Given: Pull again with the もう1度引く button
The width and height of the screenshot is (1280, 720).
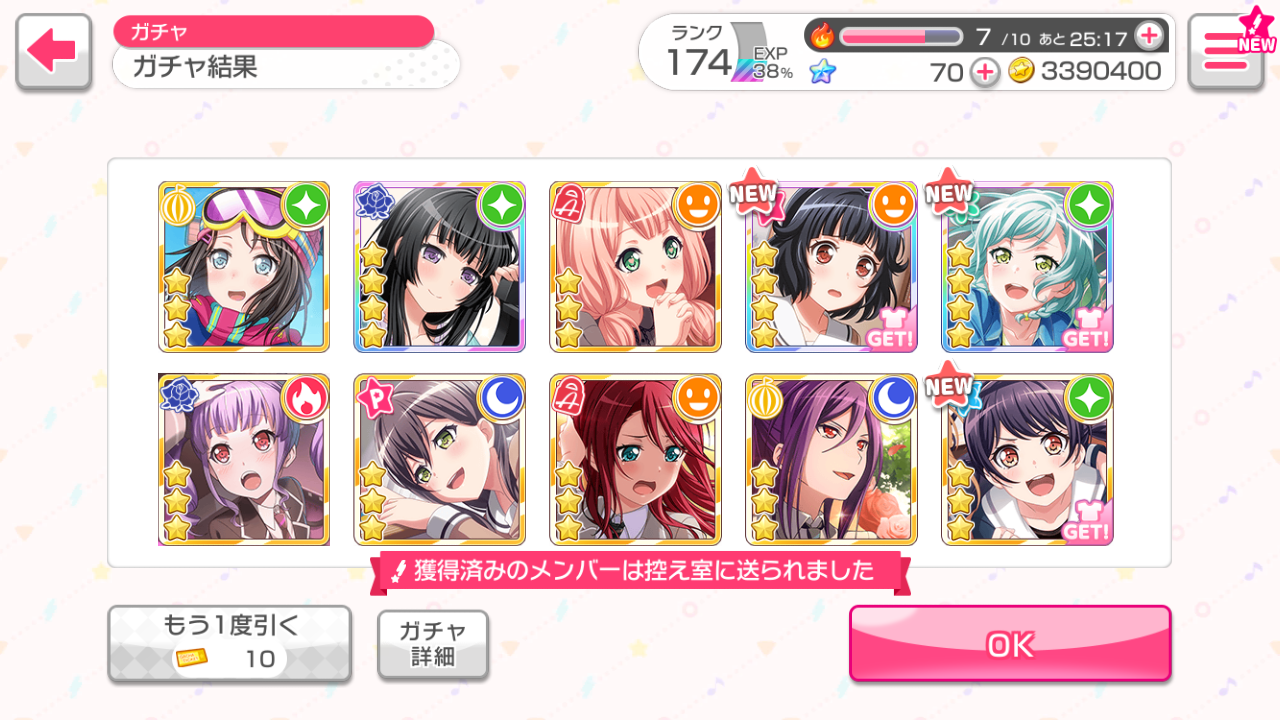Looking at the screenshot, I should tap(229, 644).
